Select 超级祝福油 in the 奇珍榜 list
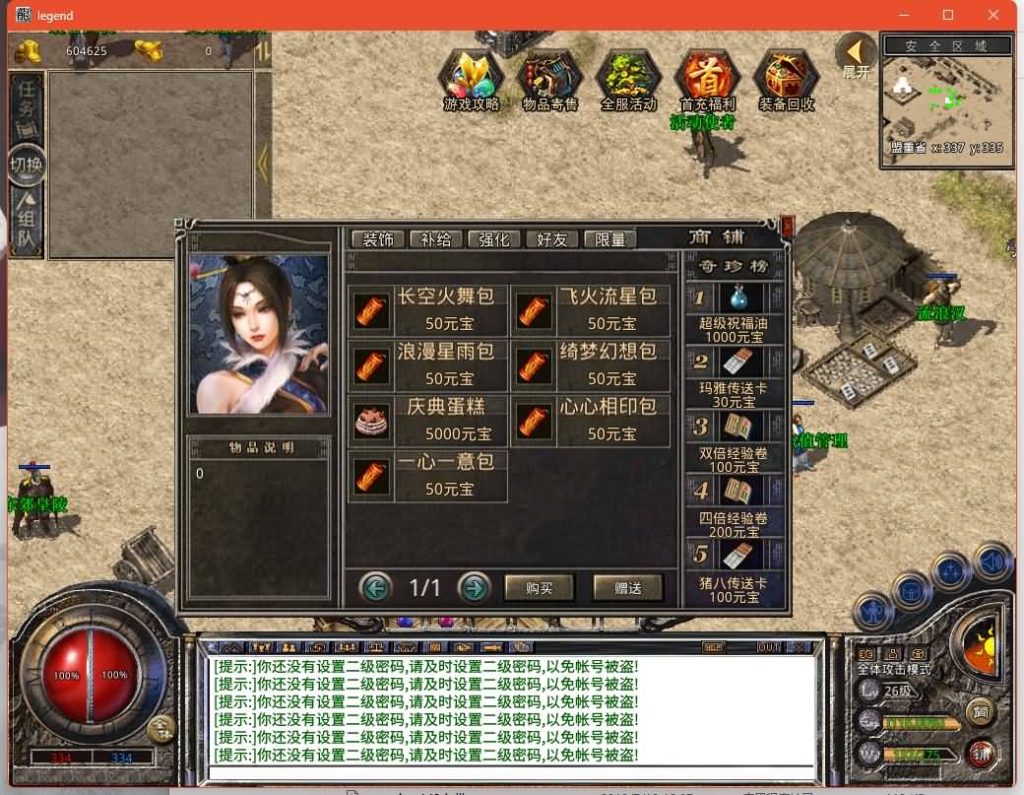 point(734,312)
